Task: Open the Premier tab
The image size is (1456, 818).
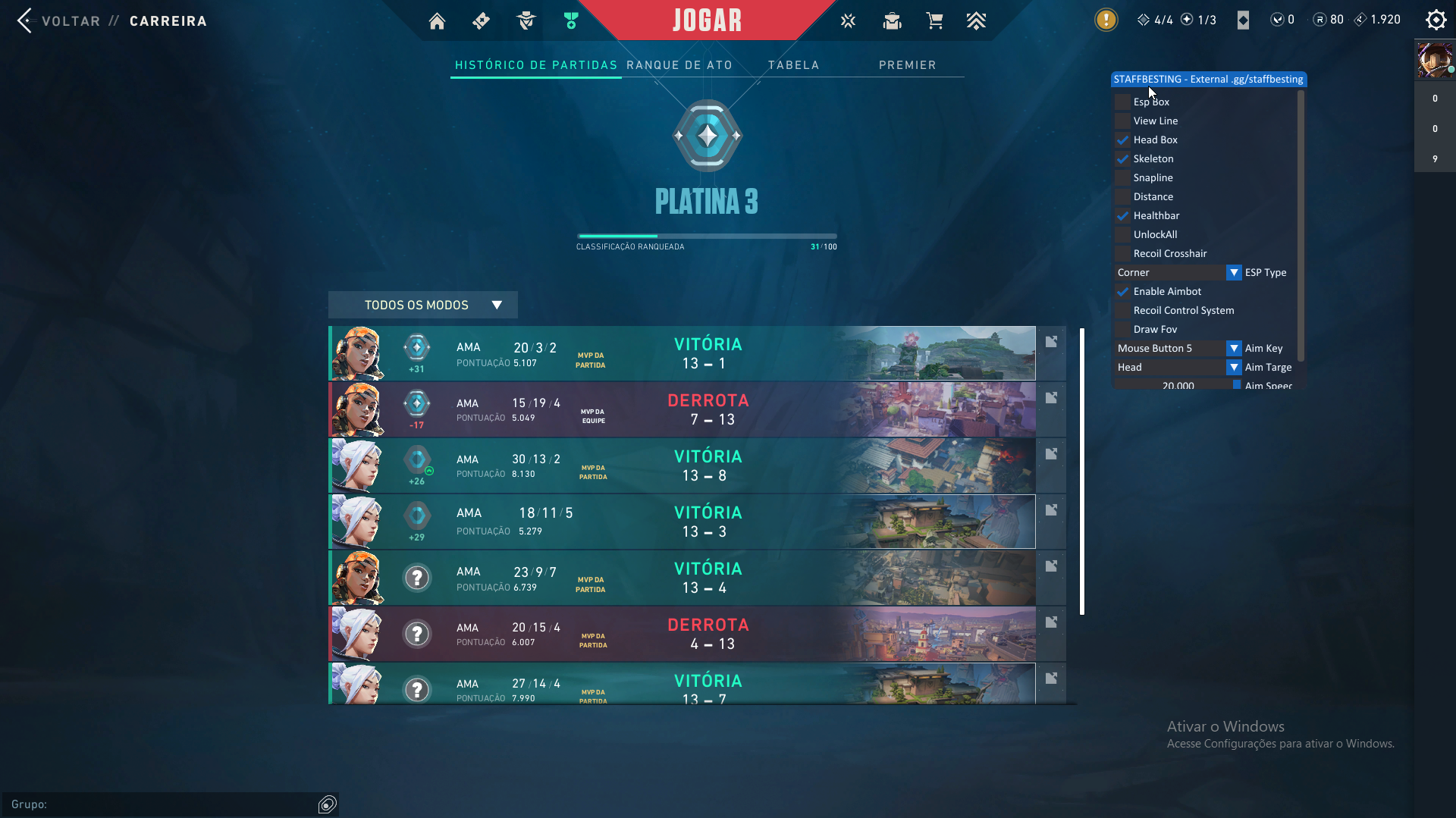Action: 907,65
